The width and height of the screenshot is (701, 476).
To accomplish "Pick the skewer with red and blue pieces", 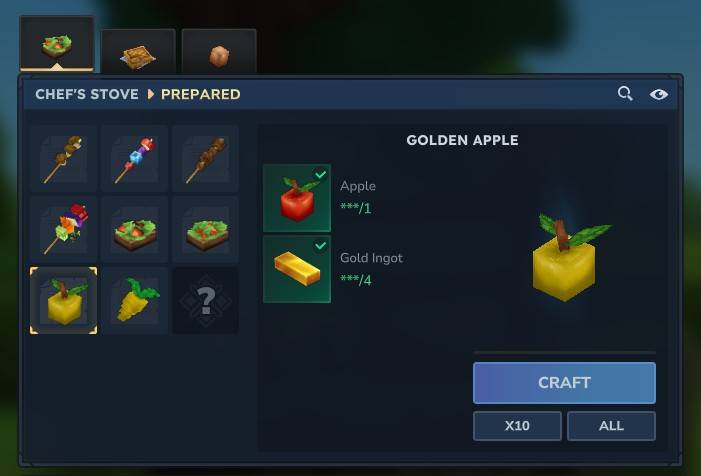I will click(134, 159).
